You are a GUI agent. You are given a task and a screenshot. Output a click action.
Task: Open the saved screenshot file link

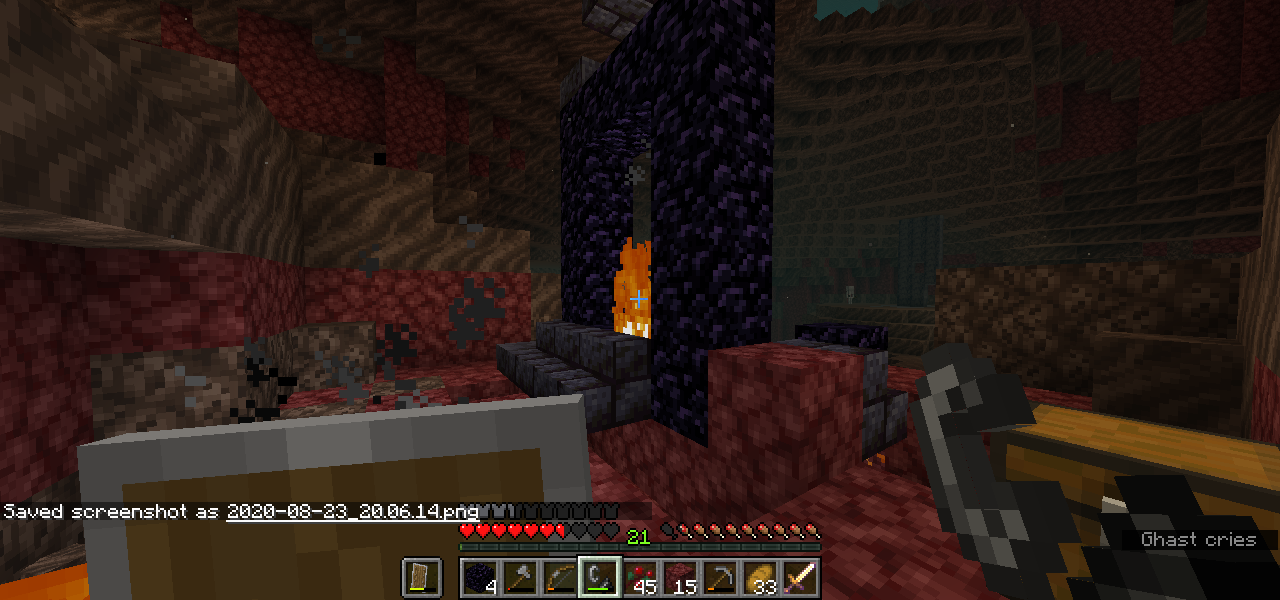pyautogui.click(x=352, y=511)
